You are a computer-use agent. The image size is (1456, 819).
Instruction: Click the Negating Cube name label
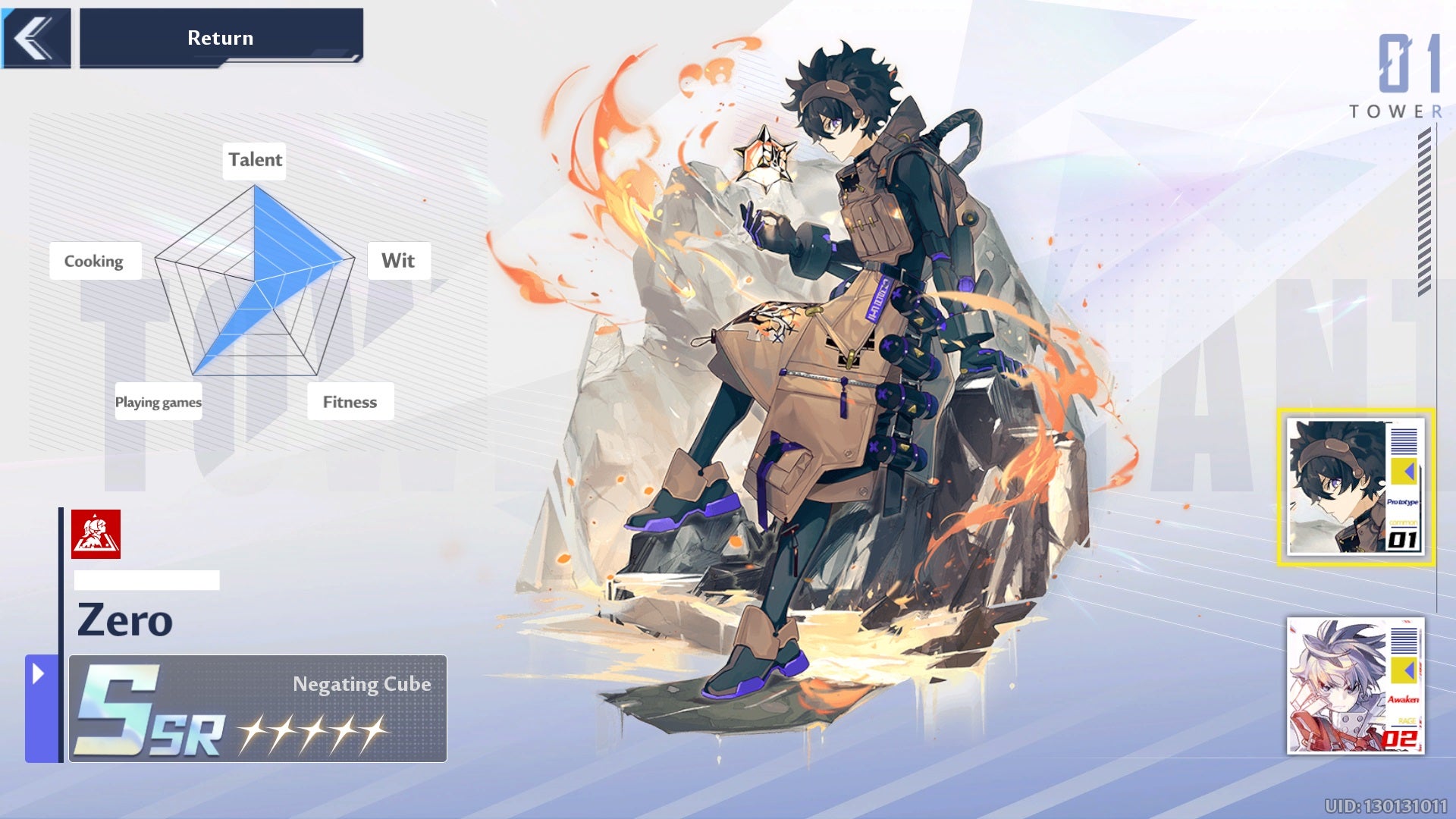[x=362, y=683]
